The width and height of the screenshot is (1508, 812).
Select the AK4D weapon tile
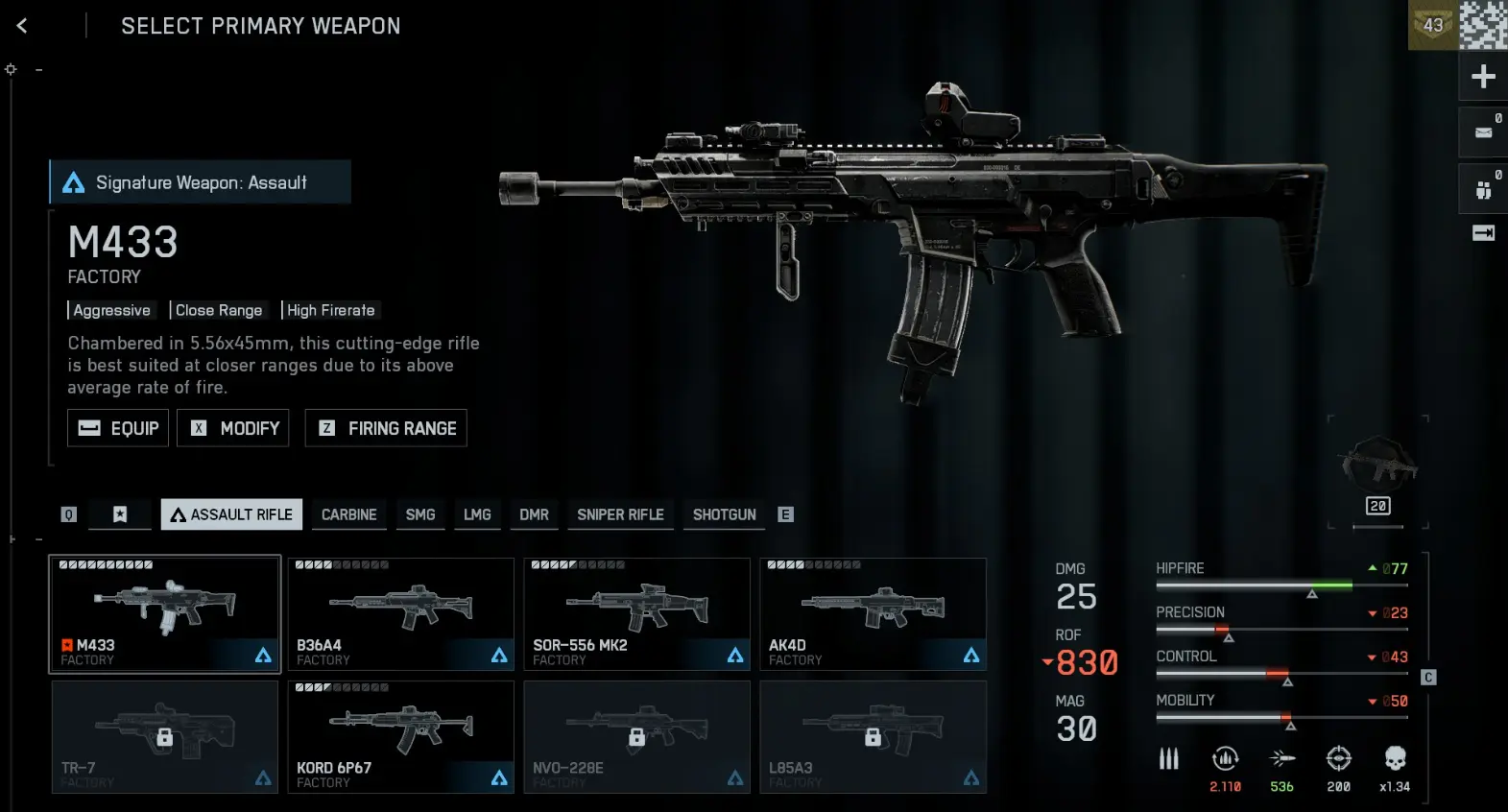pos(873,613)
